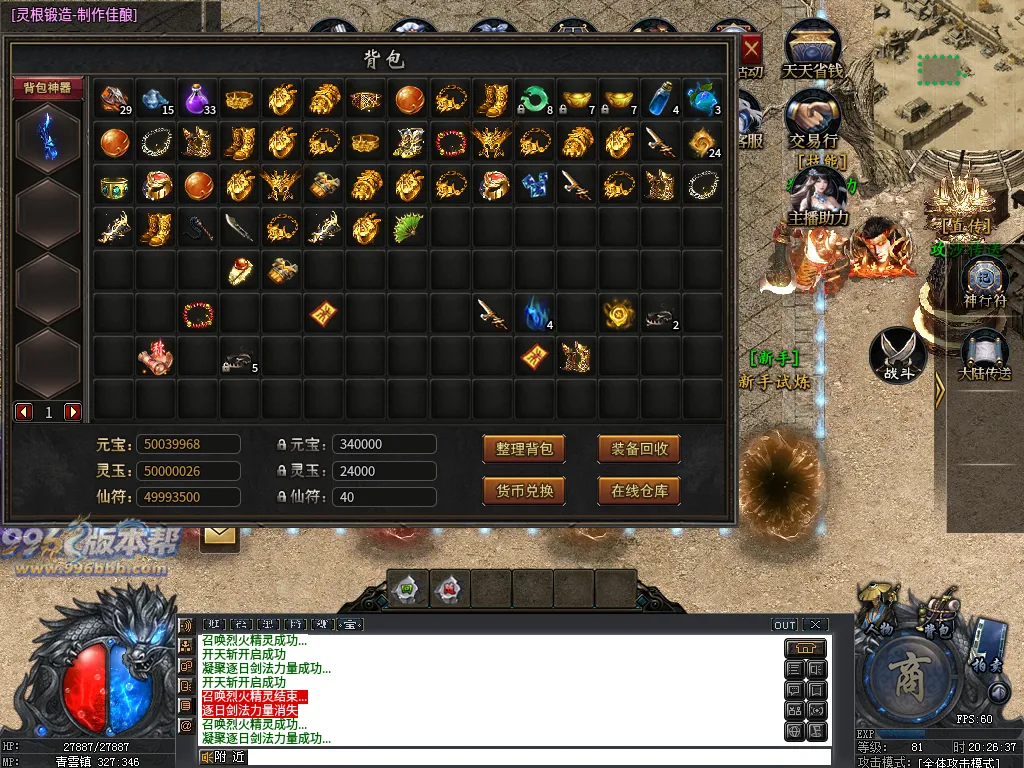Open 装备回收 equipment recycle
This screenshot has width=1024, height=768.
639,449
